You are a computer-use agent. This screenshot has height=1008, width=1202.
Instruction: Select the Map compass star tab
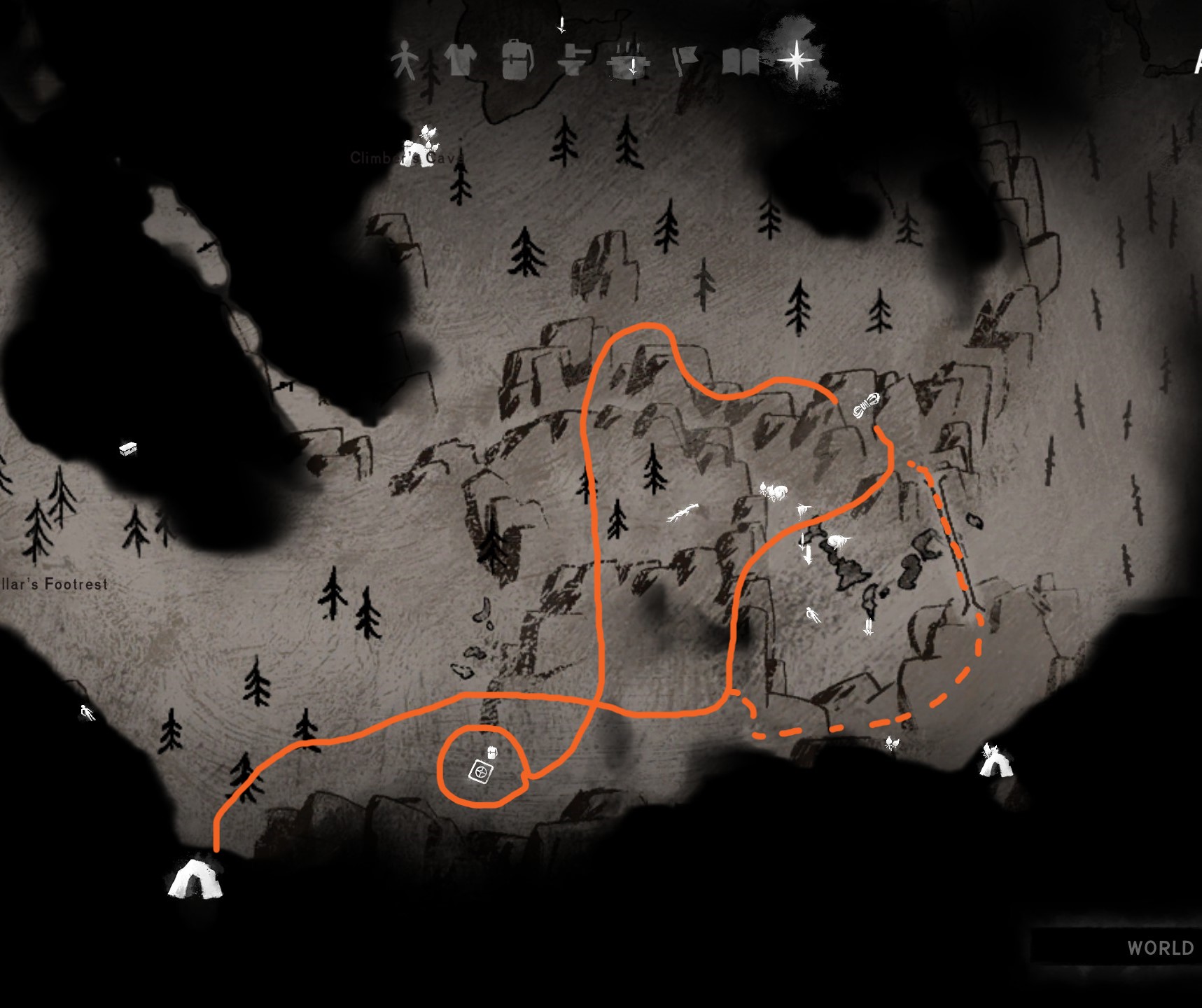point(796,59)
